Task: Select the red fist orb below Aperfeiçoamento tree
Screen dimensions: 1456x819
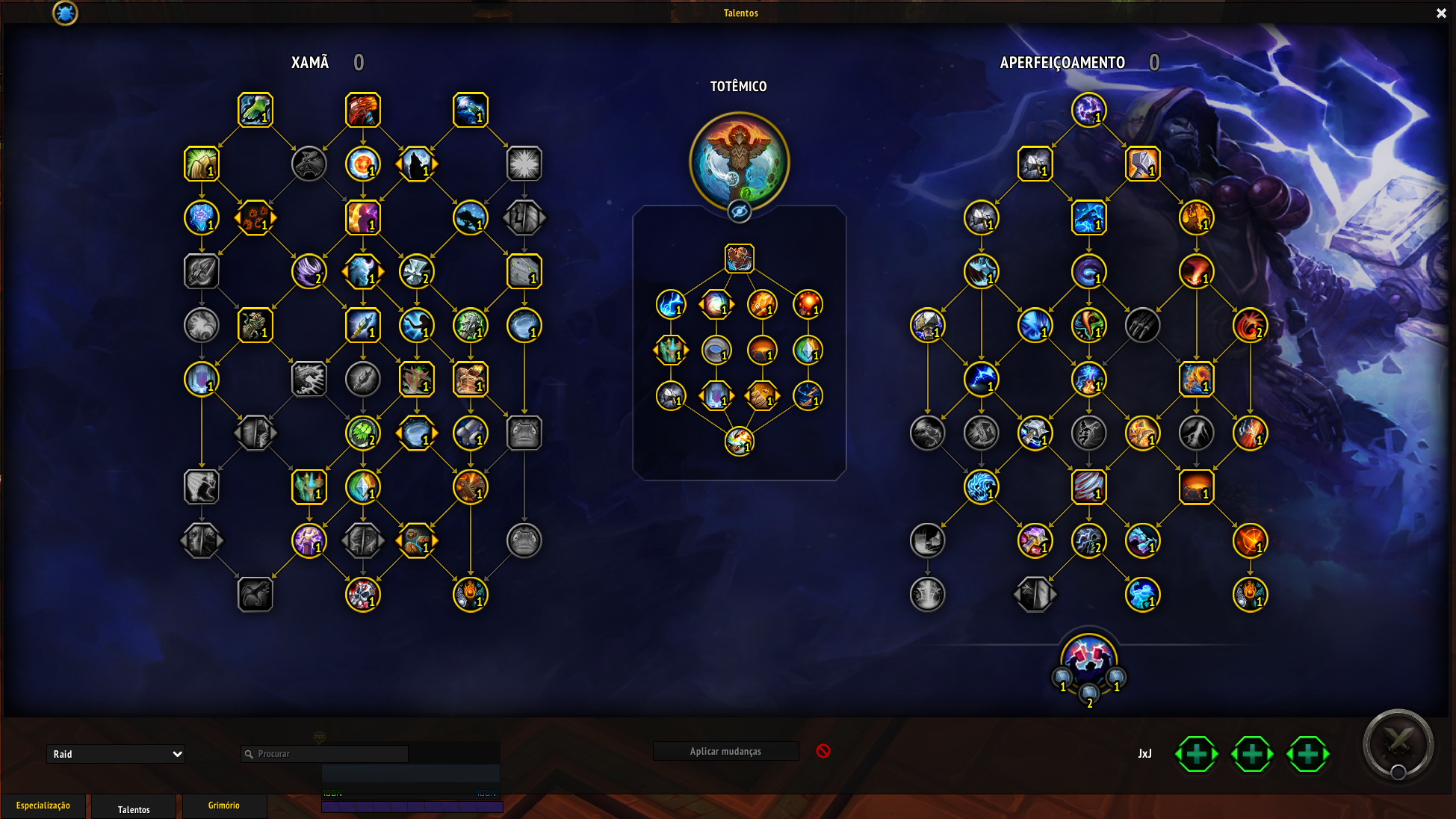Action: pos(1088,657)
